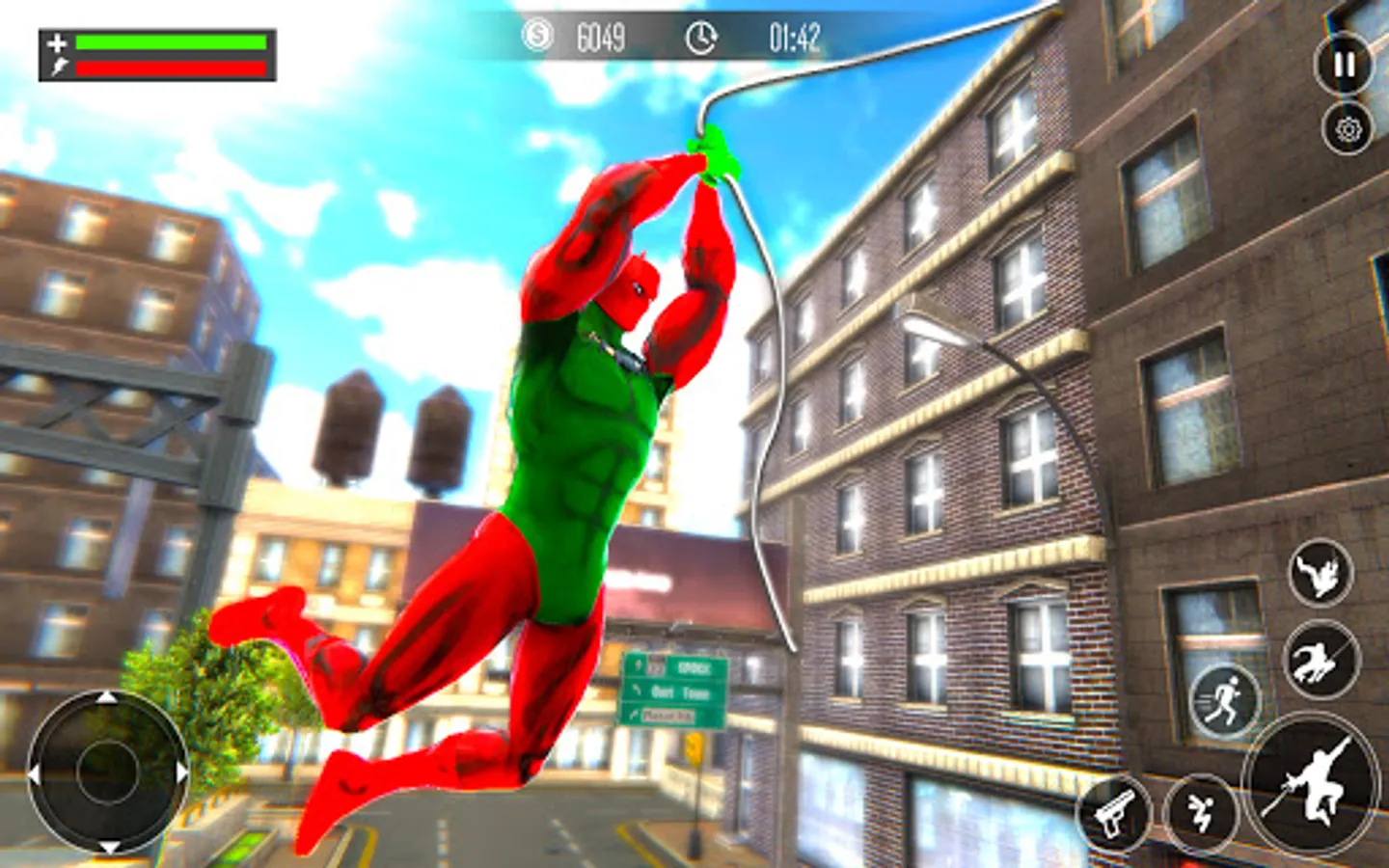Use the small jumping figure button
1389x868 pixels.
[1200, 813]
